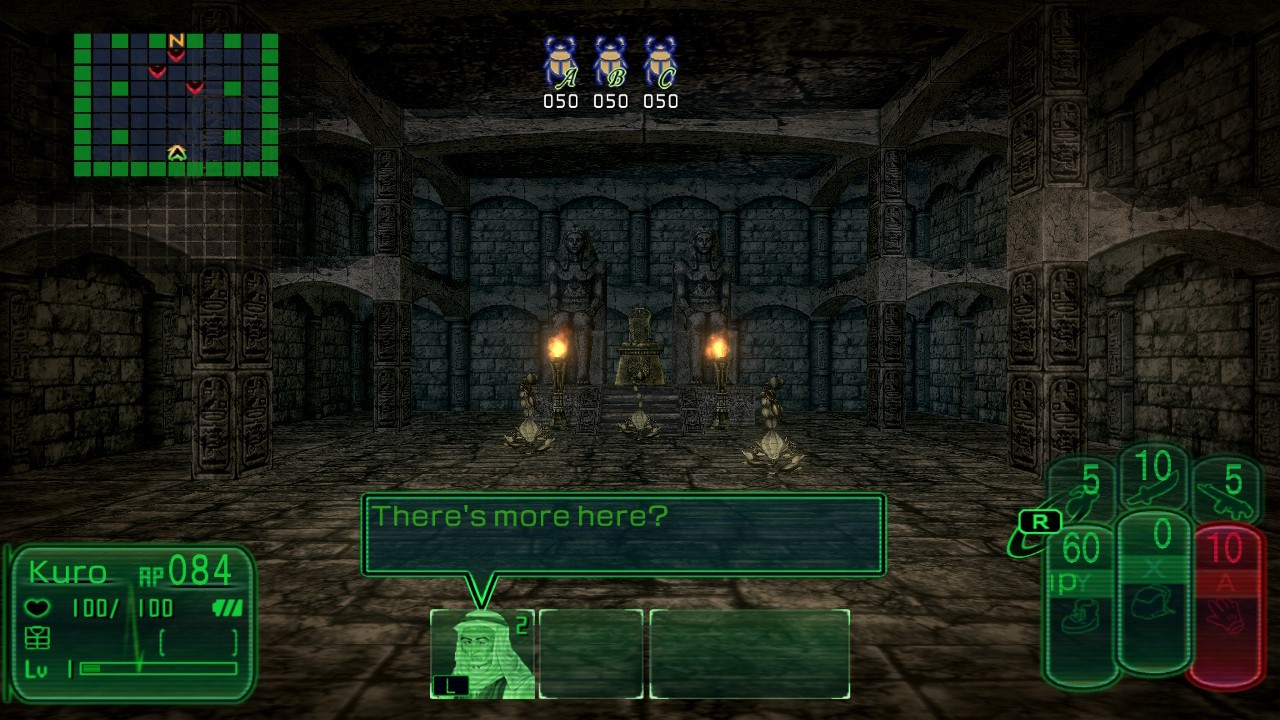The height and width of the screenshot is (720, 1280).
Task: Click the armor vest icon on Kuro's panel
Action: pos(37,638)
